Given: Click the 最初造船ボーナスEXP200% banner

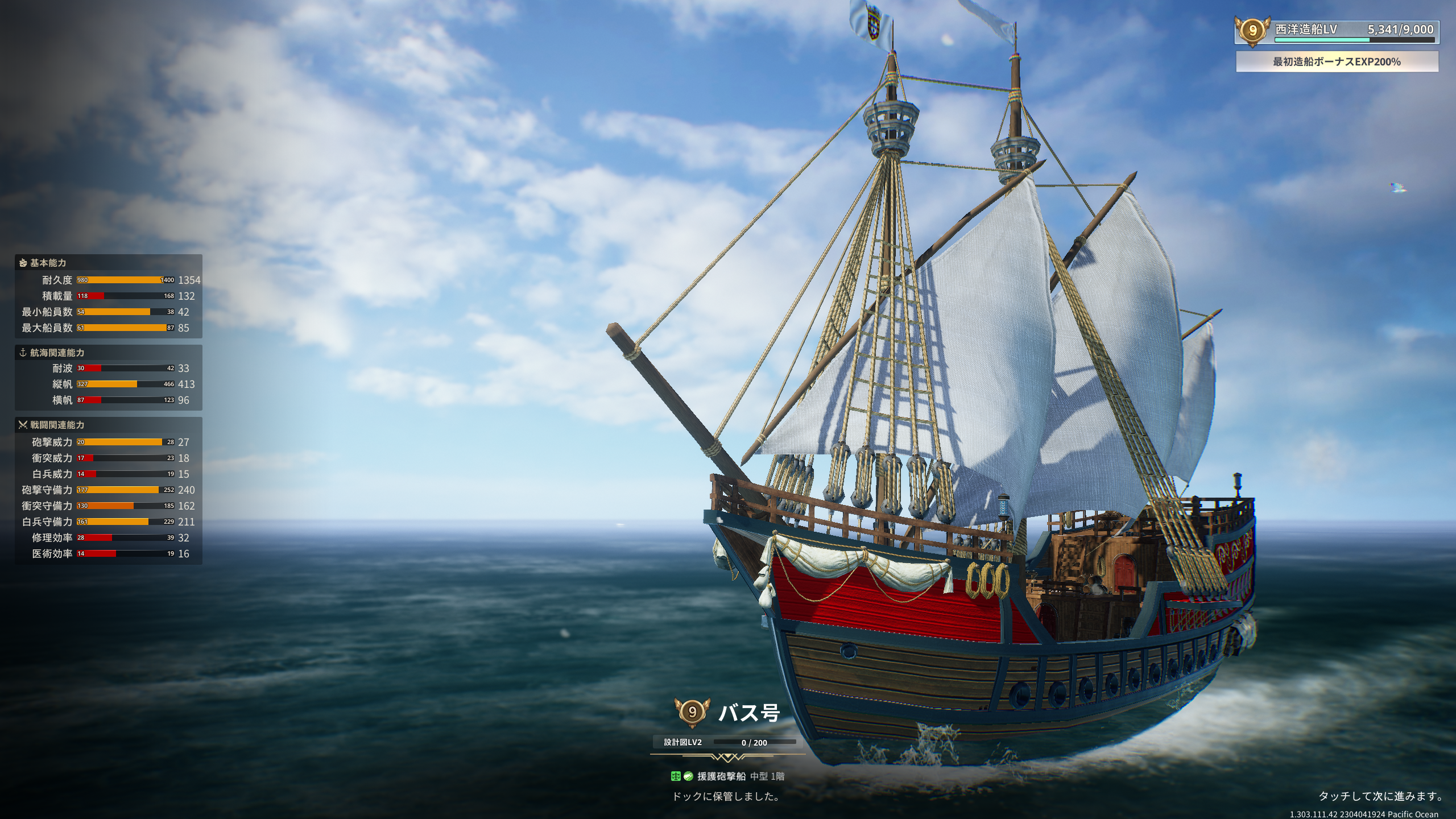Looking at the screenshot, I should coord(1337,61).
